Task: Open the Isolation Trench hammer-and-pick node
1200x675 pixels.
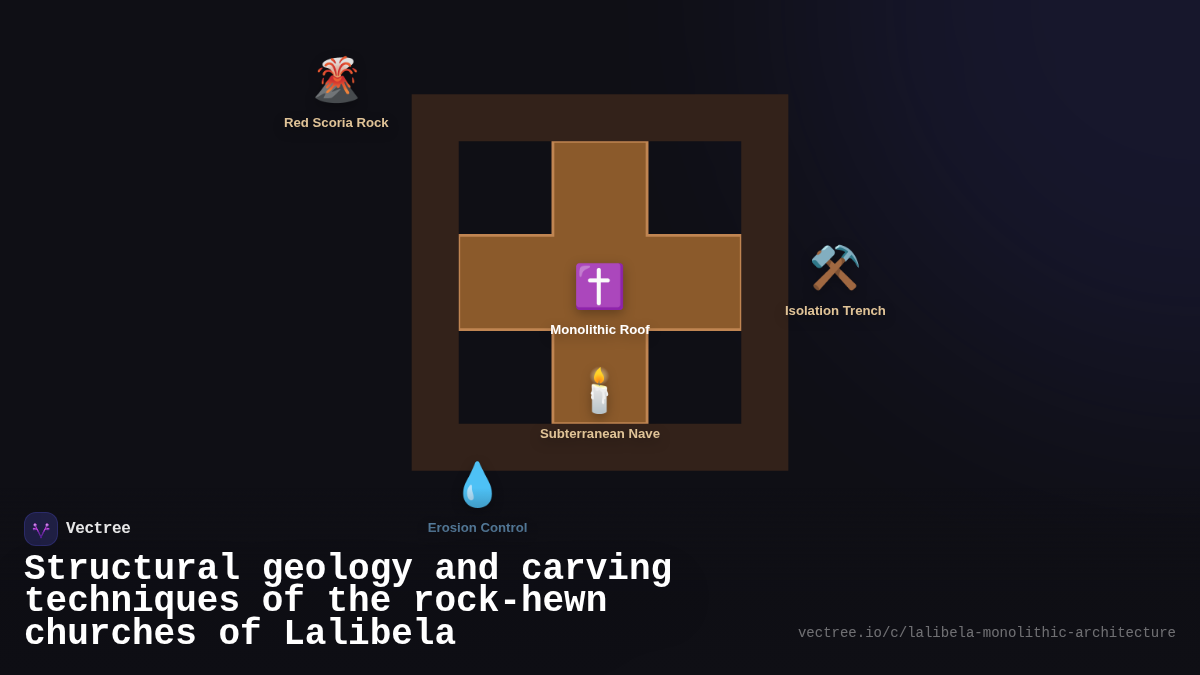Action: tap(835, 268)
